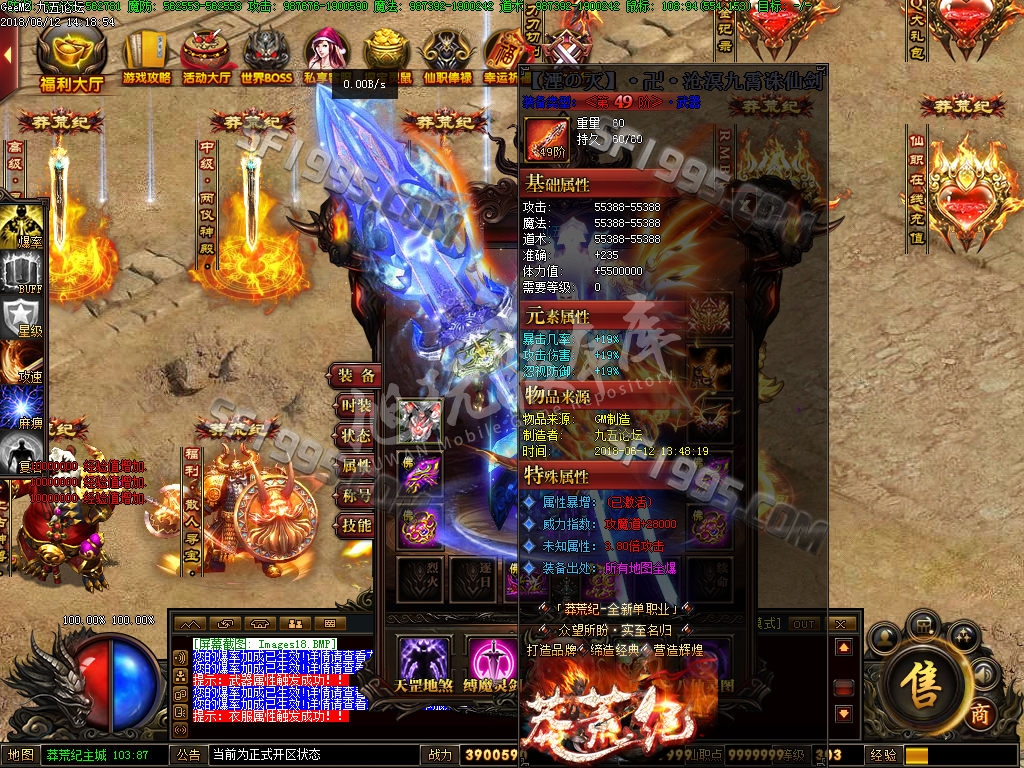Switch to the 状态 status tab
The image size is (1024, 768).
point(356,436)
